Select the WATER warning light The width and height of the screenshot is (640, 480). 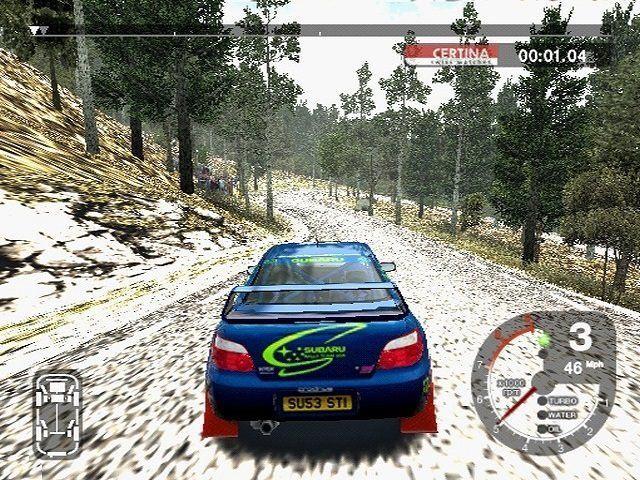(x=541, y=415)
